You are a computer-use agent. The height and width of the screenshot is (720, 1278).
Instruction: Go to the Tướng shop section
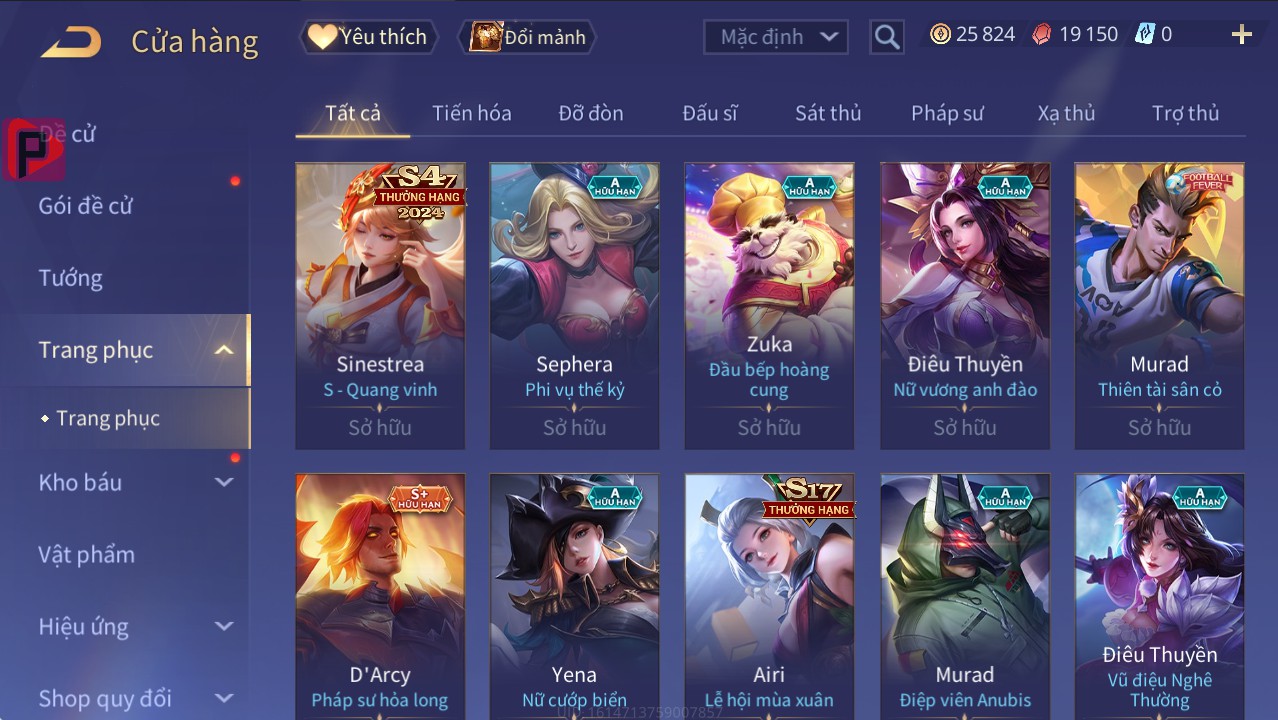pos(71,278)
